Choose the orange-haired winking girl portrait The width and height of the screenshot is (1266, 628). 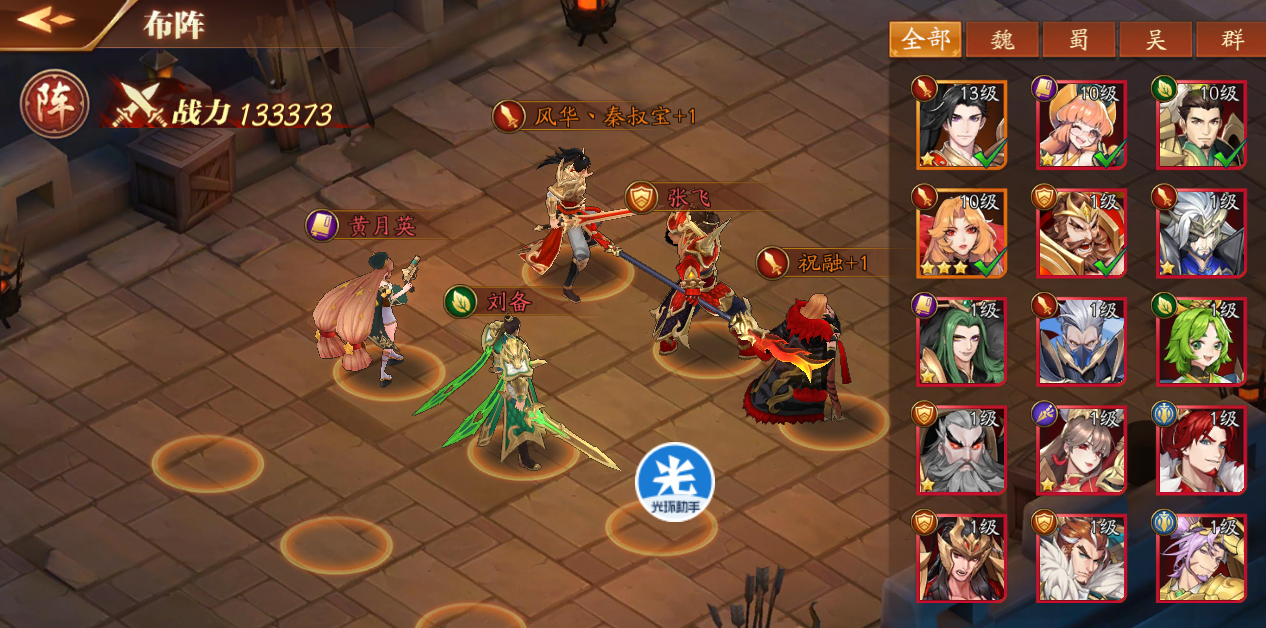point(1082,125)
